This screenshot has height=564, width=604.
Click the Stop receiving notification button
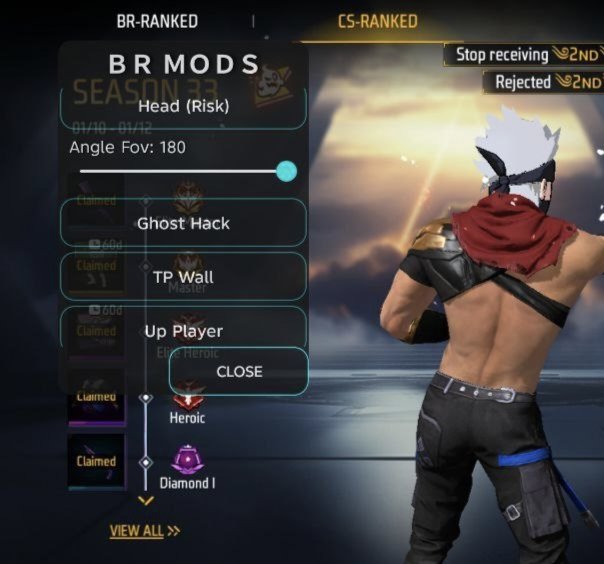[x=502, y=55]
